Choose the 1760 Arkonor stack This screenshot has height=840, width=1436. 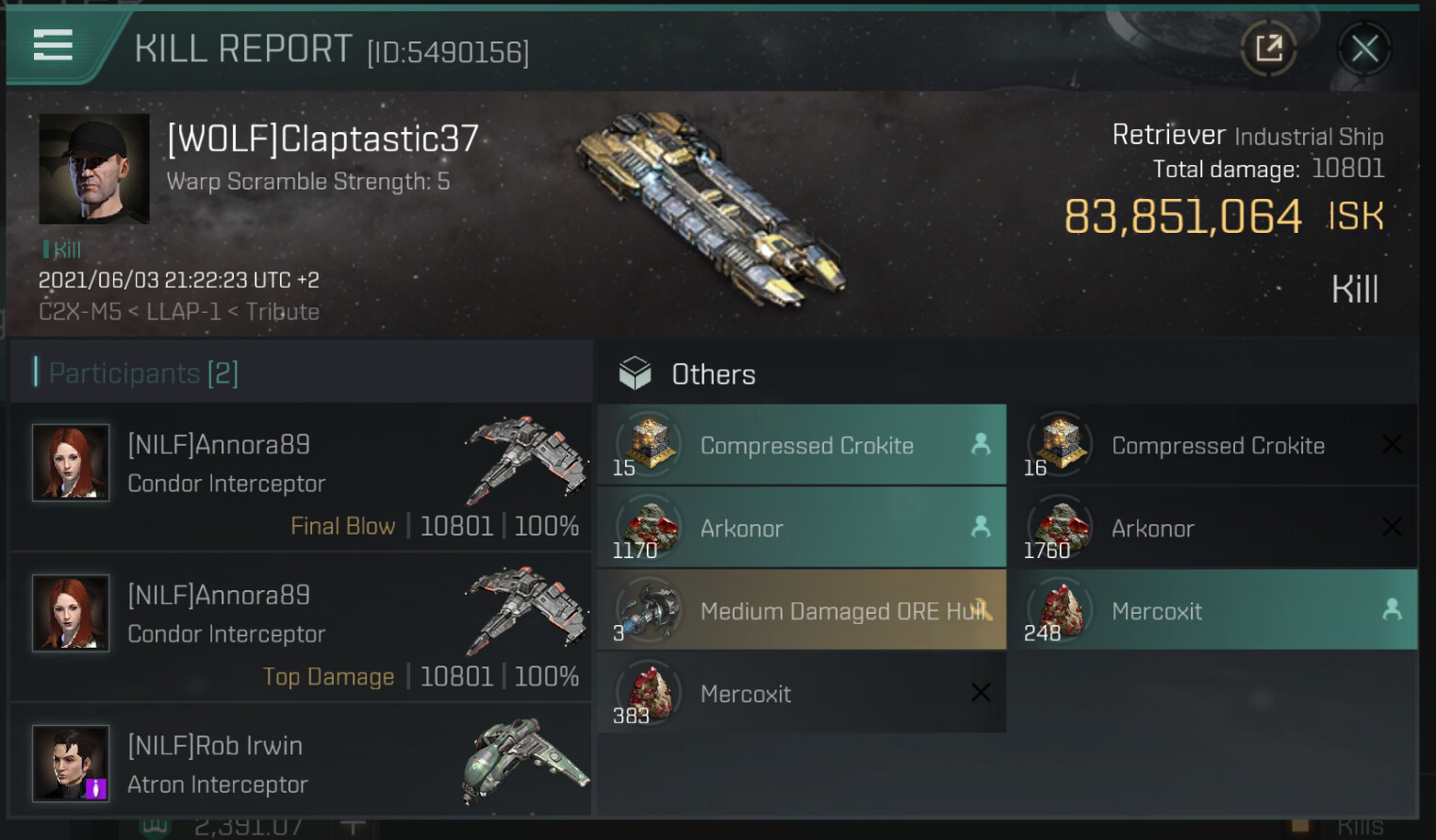point(1213,528)
